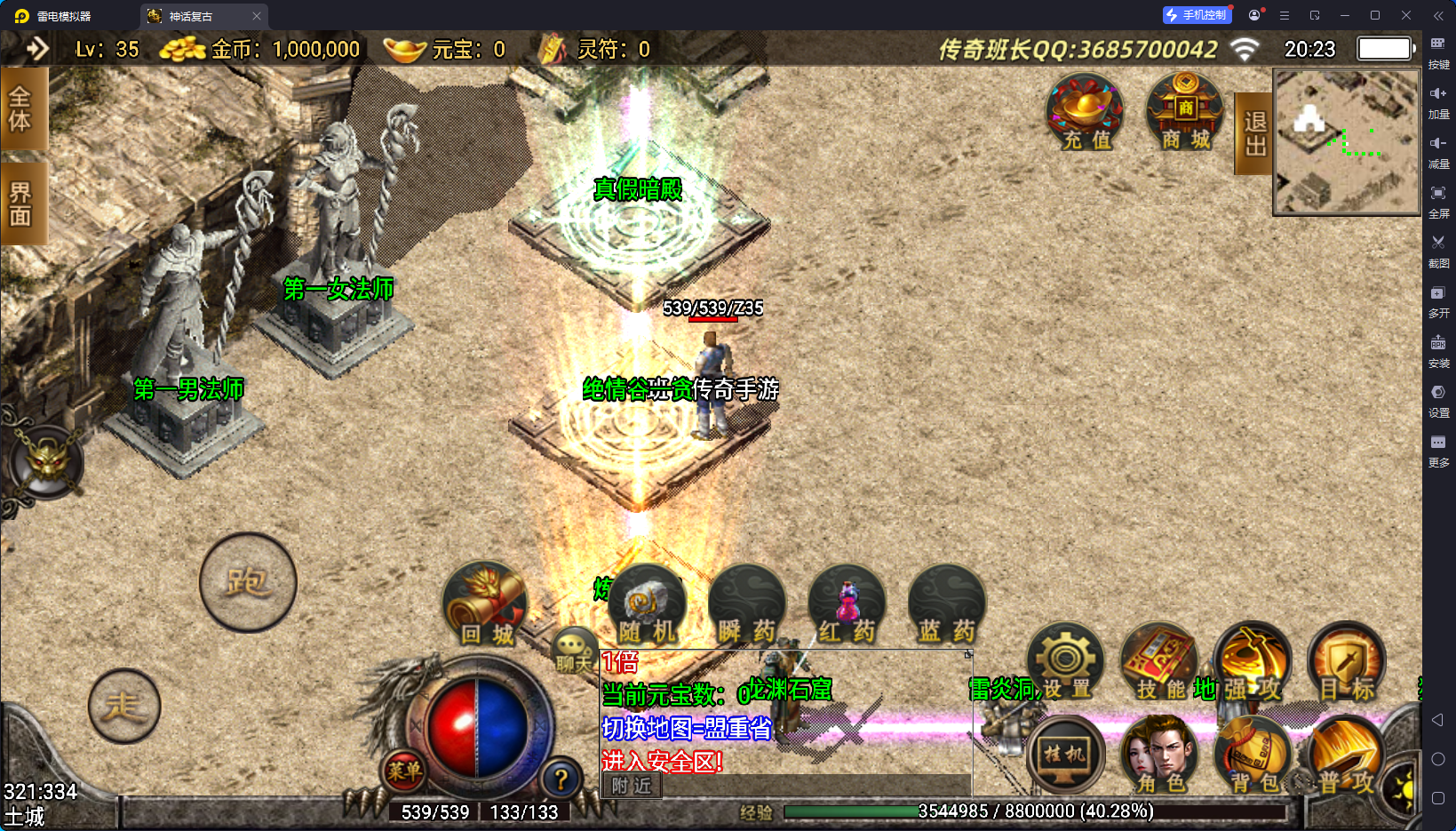Open the 设置 gear settings
This screenshot has width=1456, height=831.
1065,663
